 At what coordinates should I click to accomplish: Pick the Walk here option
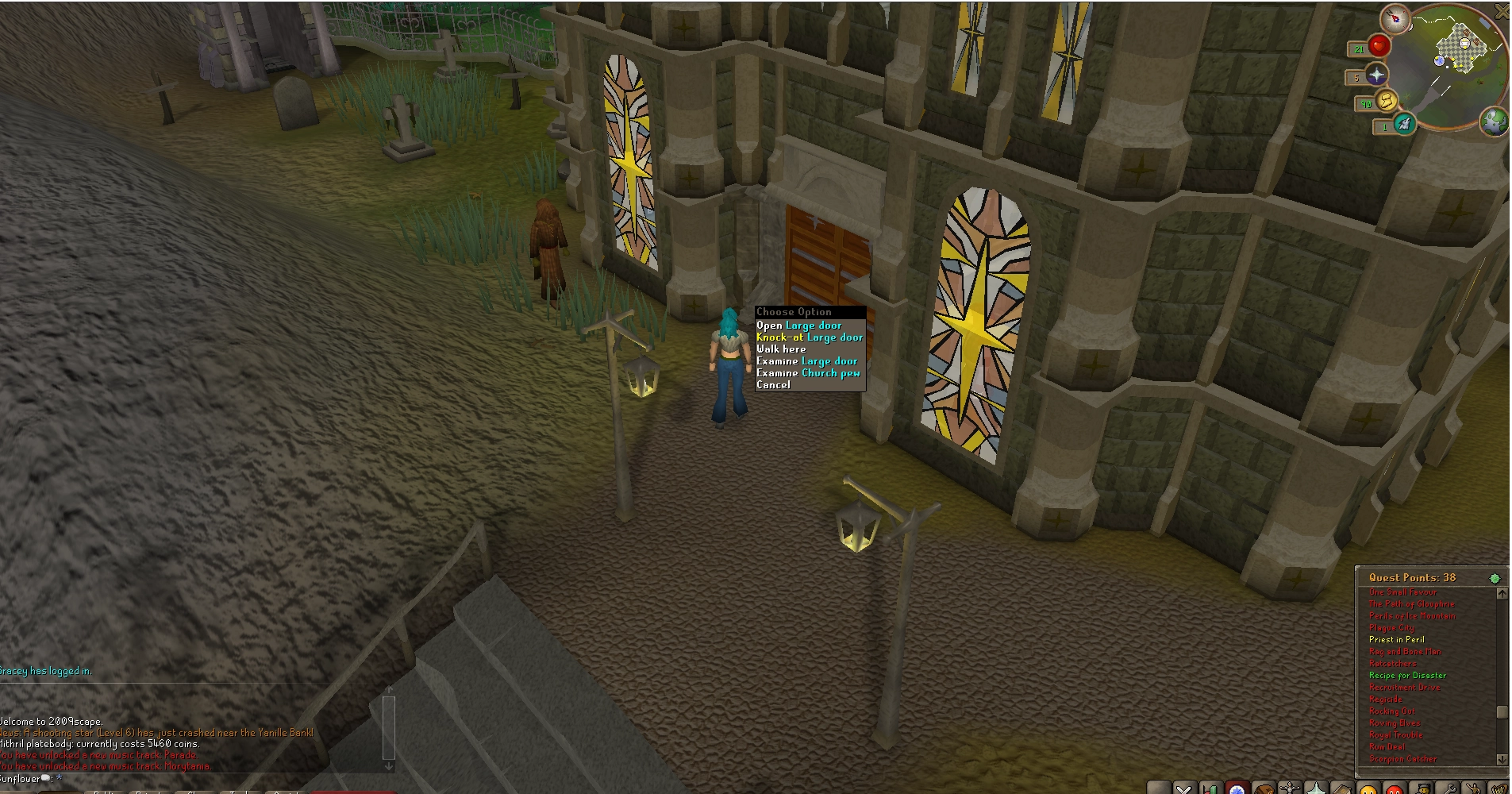tap(781, 349)
